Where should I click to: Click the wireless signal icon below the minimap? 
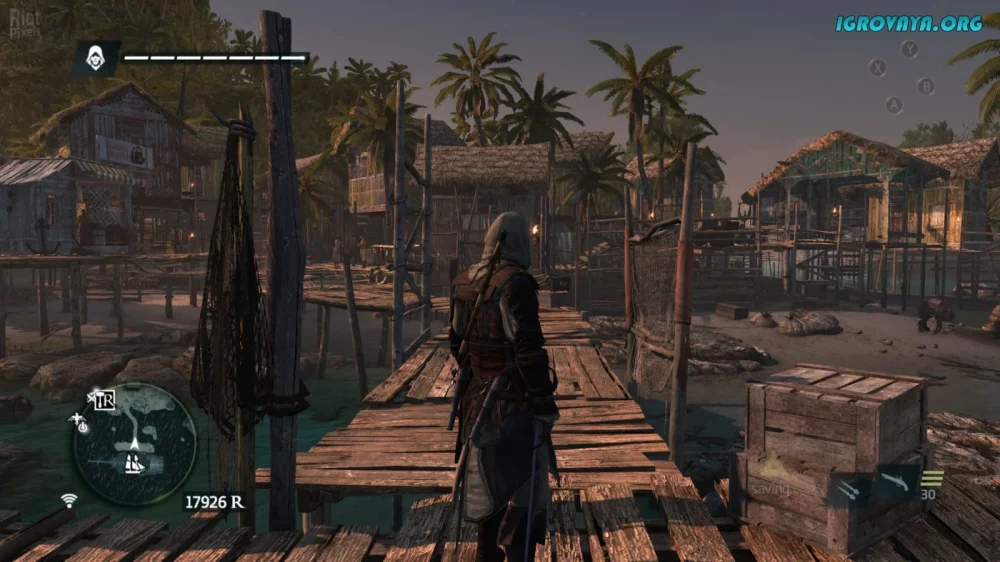(x=69, y=500)
